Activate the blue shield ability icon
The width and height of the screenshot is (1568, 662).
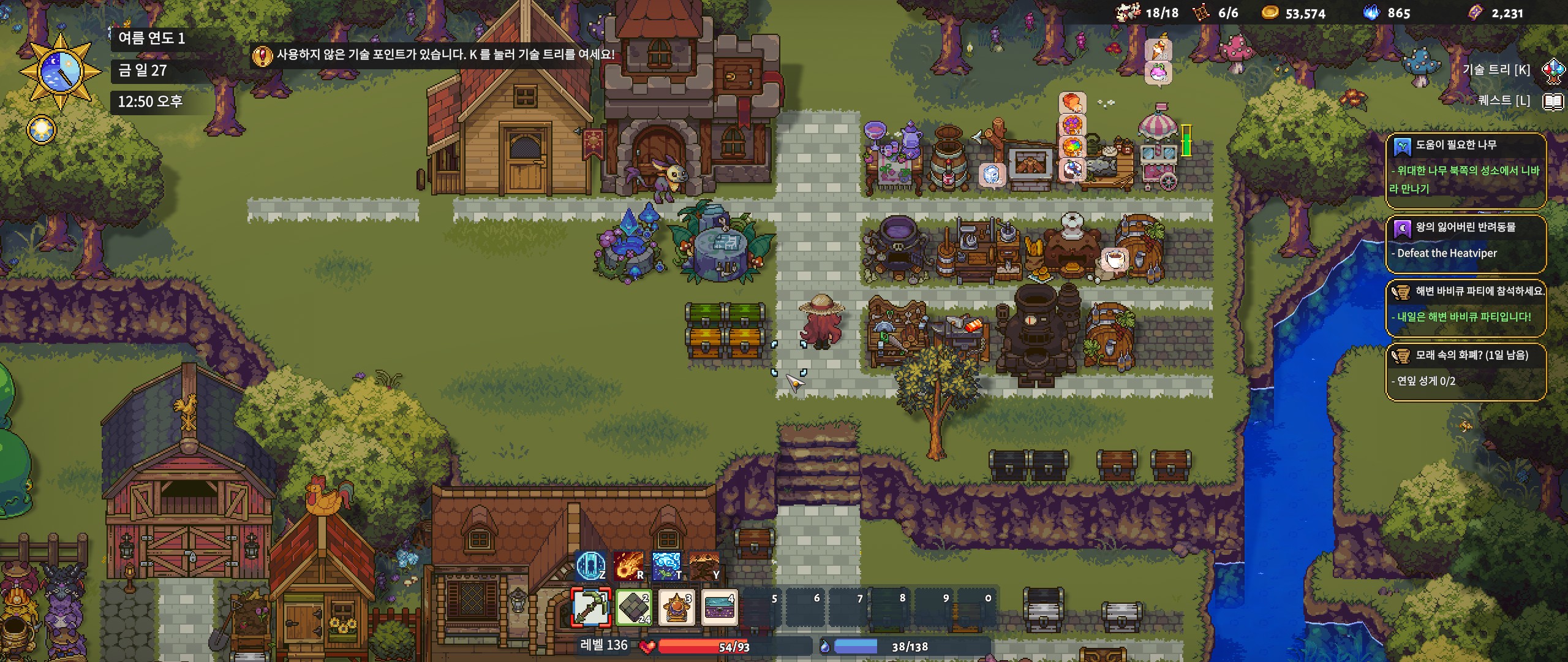click(x=590, y=565)
